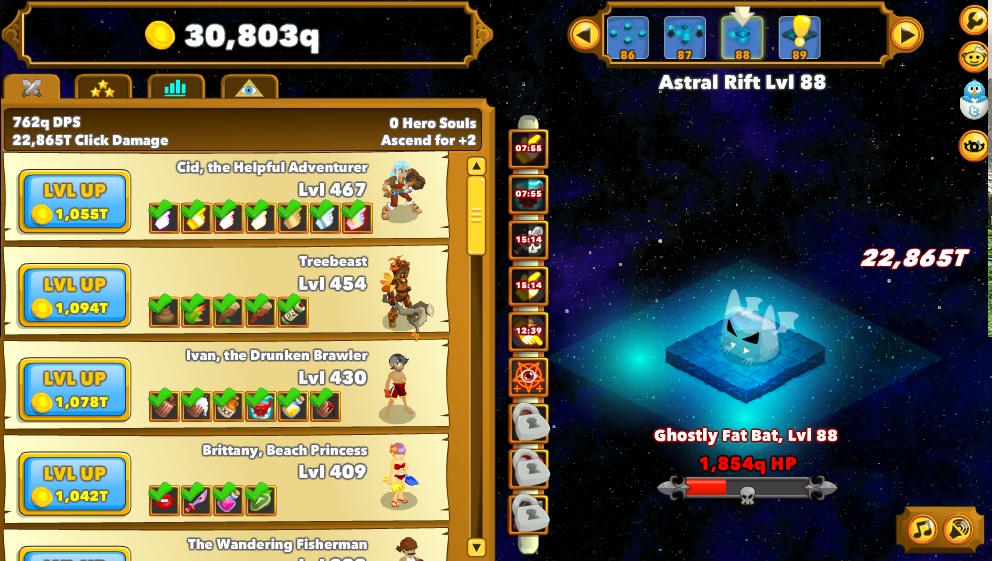Click the Twitter bird egg icon
The height and width of the screenshot is (561, 992).
pos(974,99)
